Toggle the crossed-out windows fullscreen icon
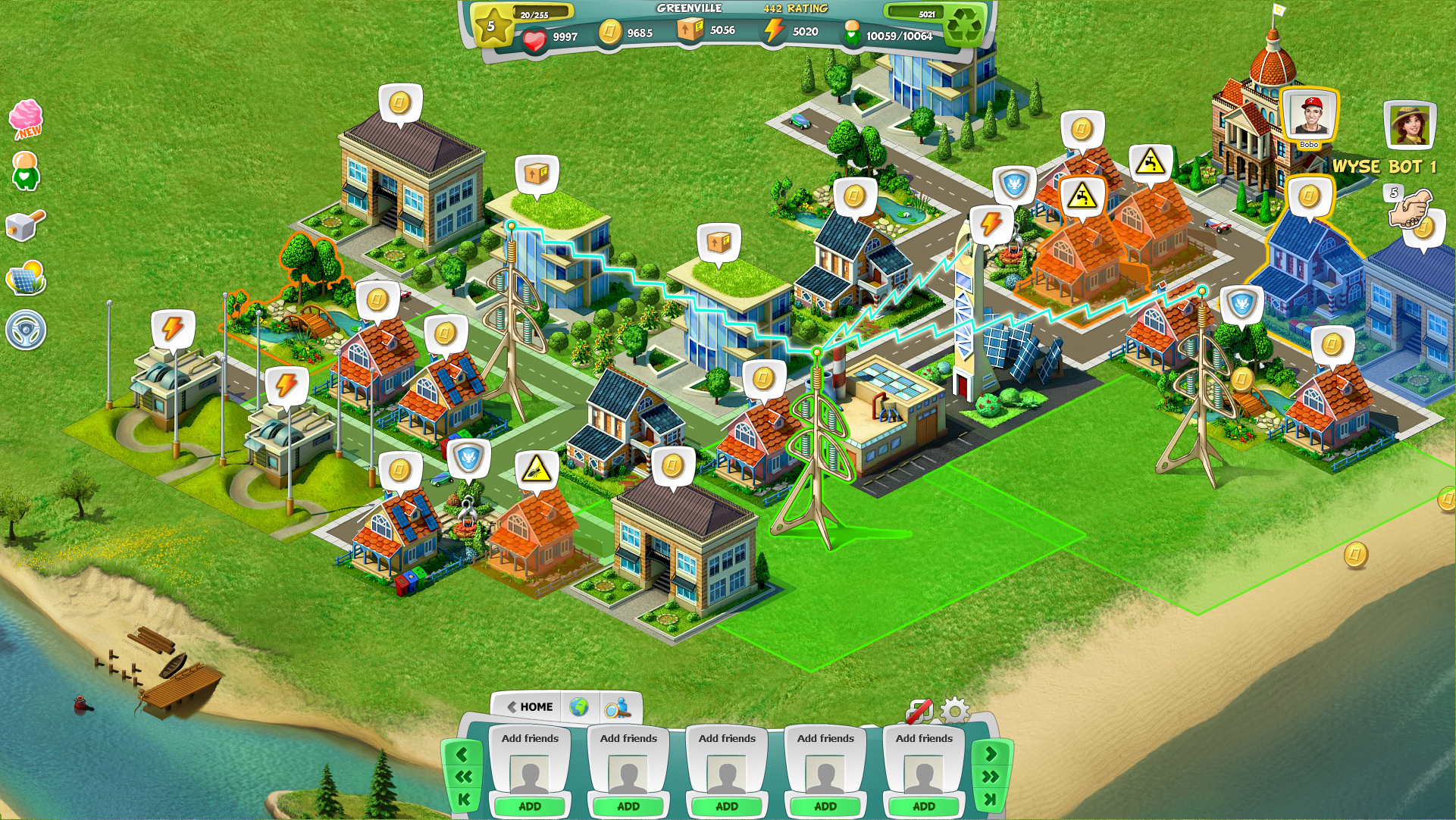 click(919, 711)
